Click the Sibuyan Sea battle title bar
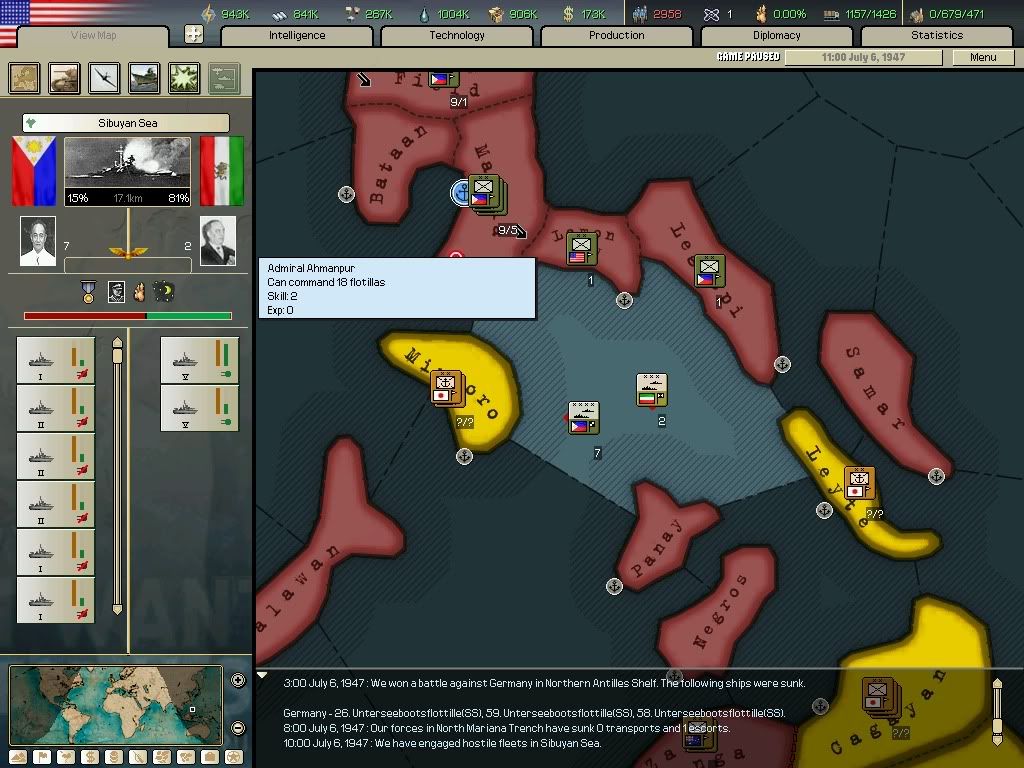The image size is (1024, 768). click(x=126, y=123)
